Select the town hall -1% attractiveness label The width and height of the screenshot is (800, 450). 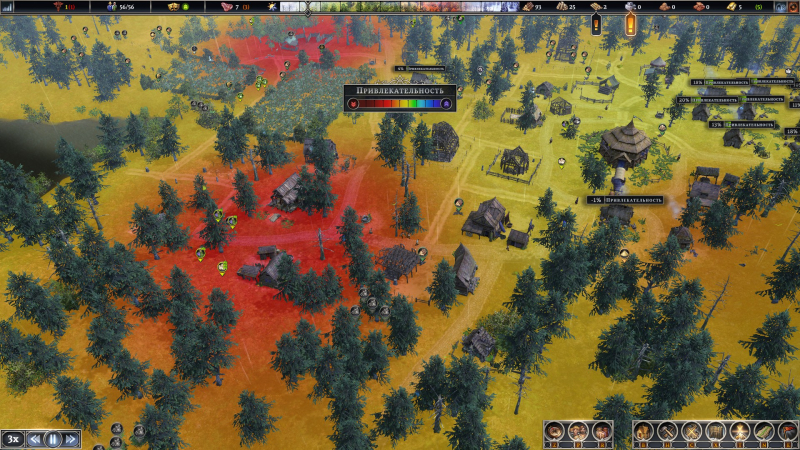coord(625,200)
